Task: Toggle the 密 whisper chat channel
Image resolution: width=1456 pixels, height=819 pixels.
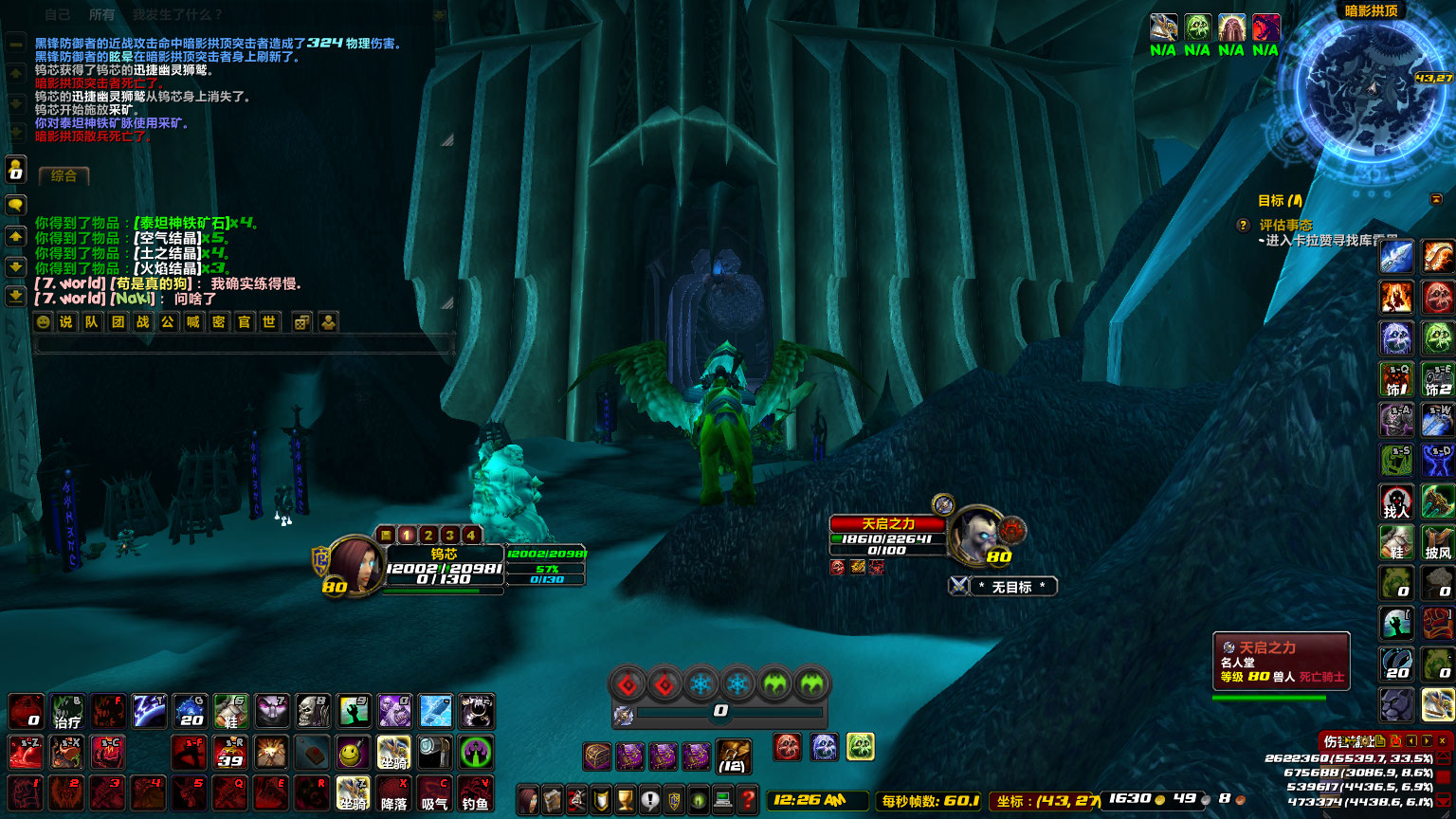Action: pos(217,322)
